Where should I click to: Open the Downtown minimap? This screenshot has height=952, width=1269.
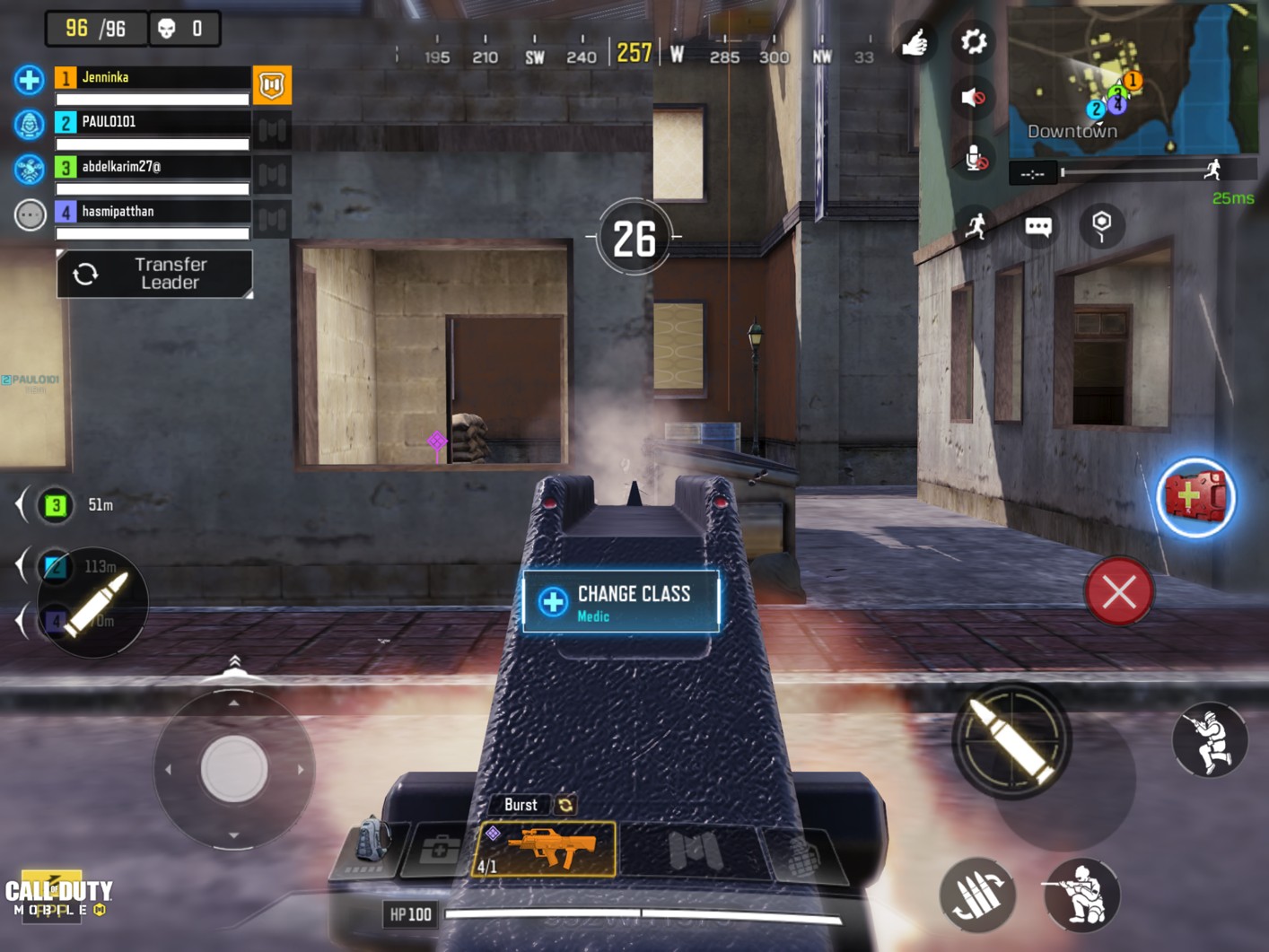point(1132,79)
